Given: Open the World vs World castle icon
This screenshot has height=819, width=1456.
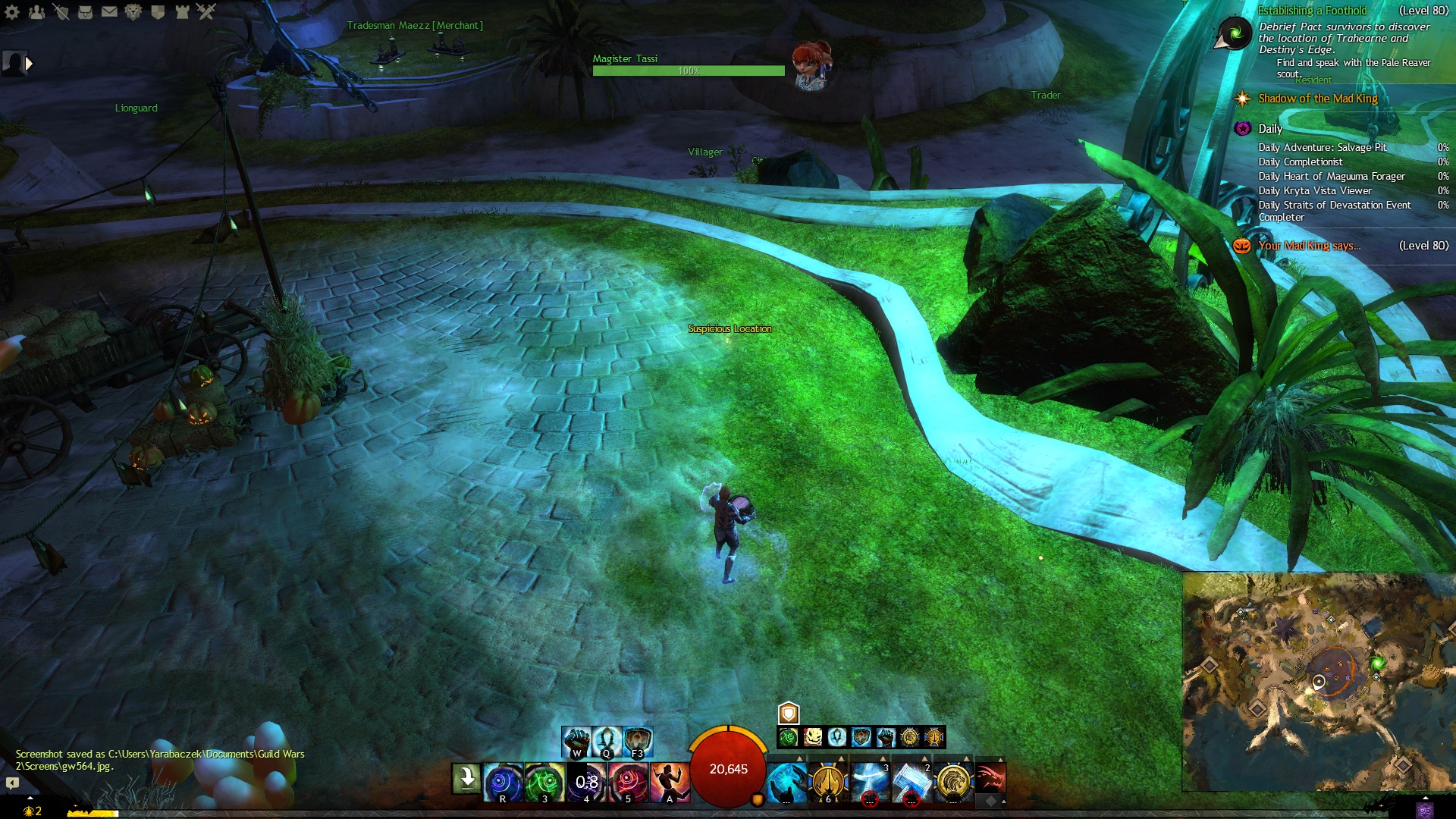Looking at the screenshot, I should 182,11.
